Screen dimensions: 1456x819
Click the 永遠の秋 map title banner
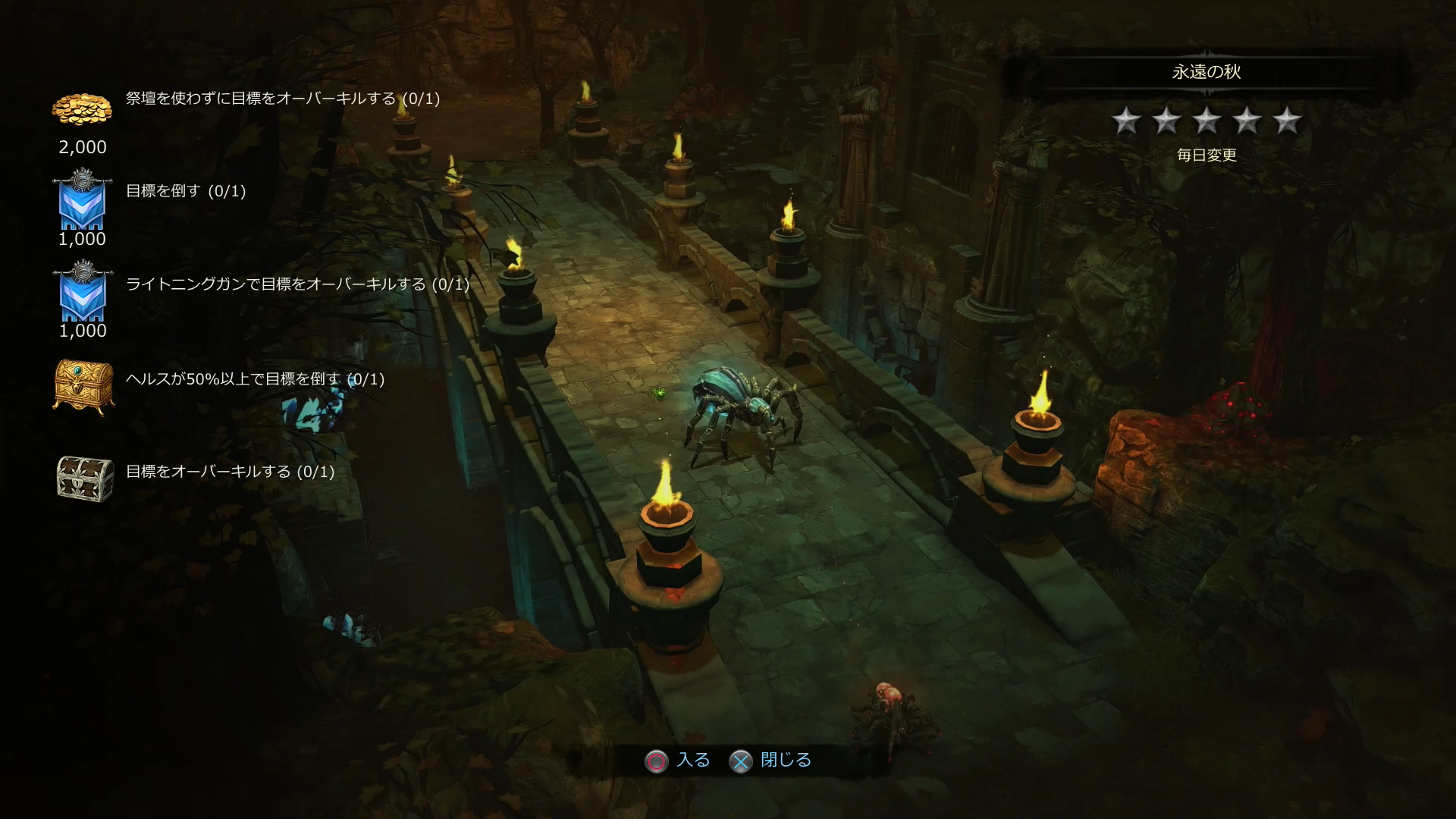(x=1206, y=72)
